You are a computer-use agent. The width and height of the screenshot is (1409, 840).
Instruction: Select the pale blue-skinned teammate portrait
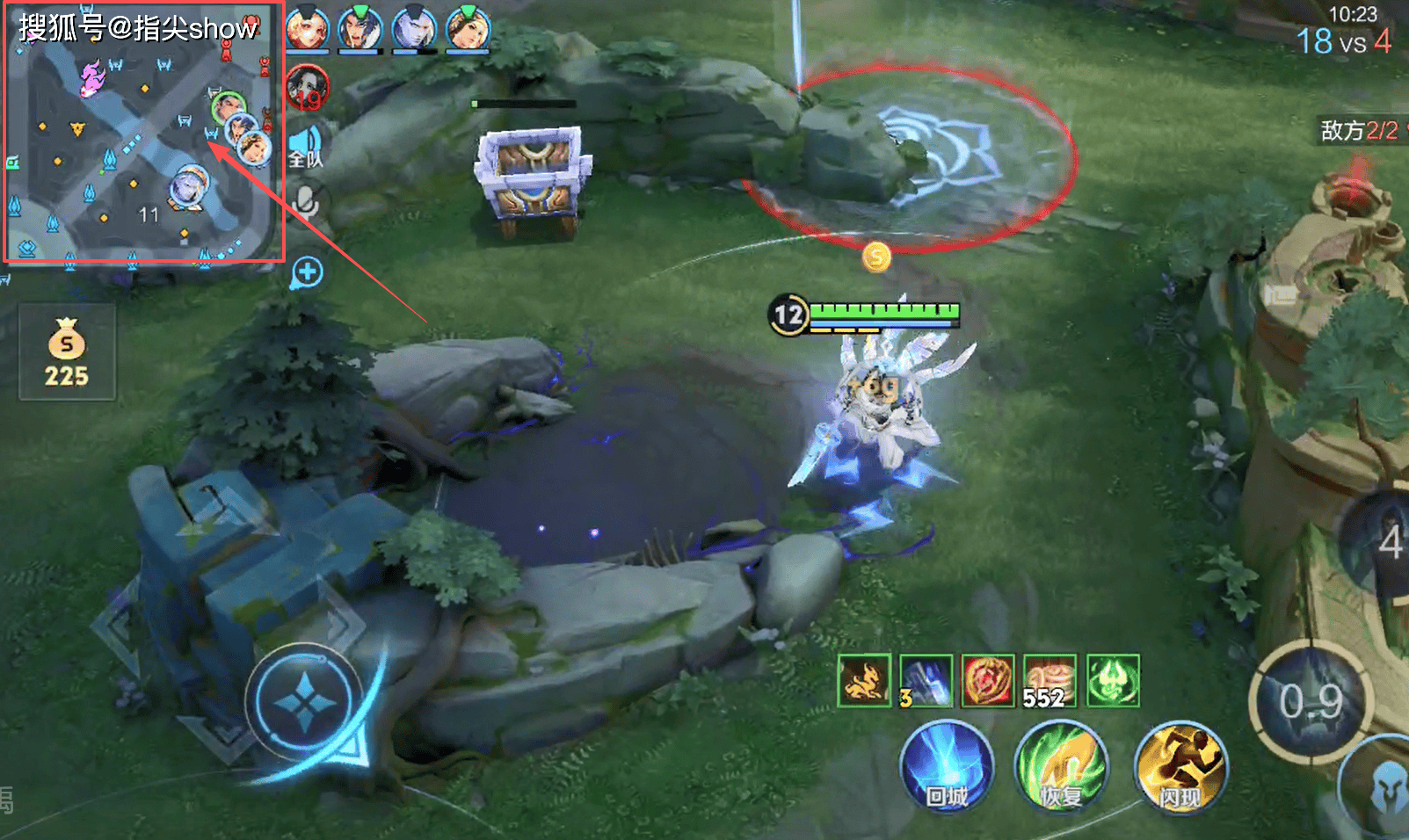(414, 29)
